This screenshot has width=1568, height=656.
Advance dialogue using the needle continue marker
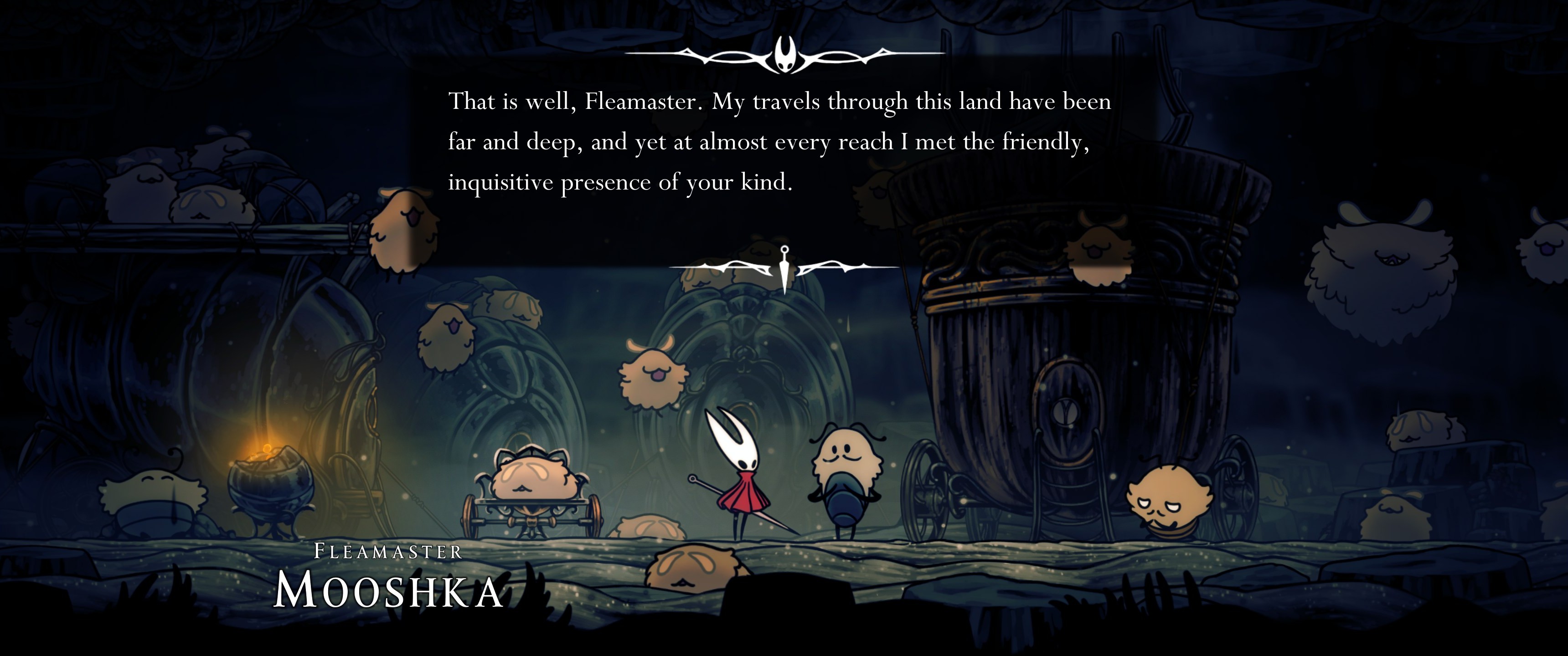[784, 268]
